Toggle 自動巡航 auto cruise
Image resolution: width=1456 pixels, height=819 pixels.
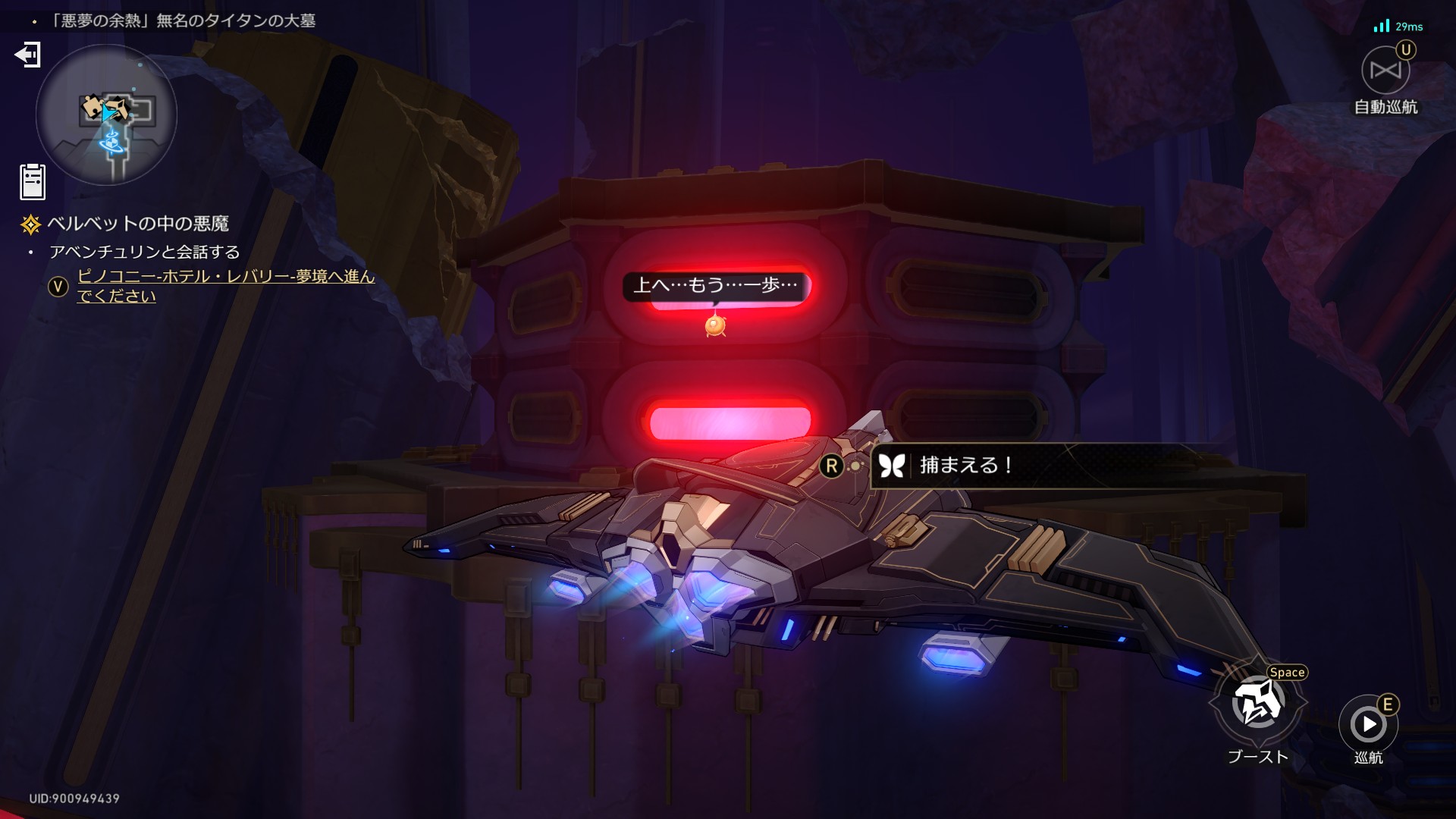[x=1385, y=71]
